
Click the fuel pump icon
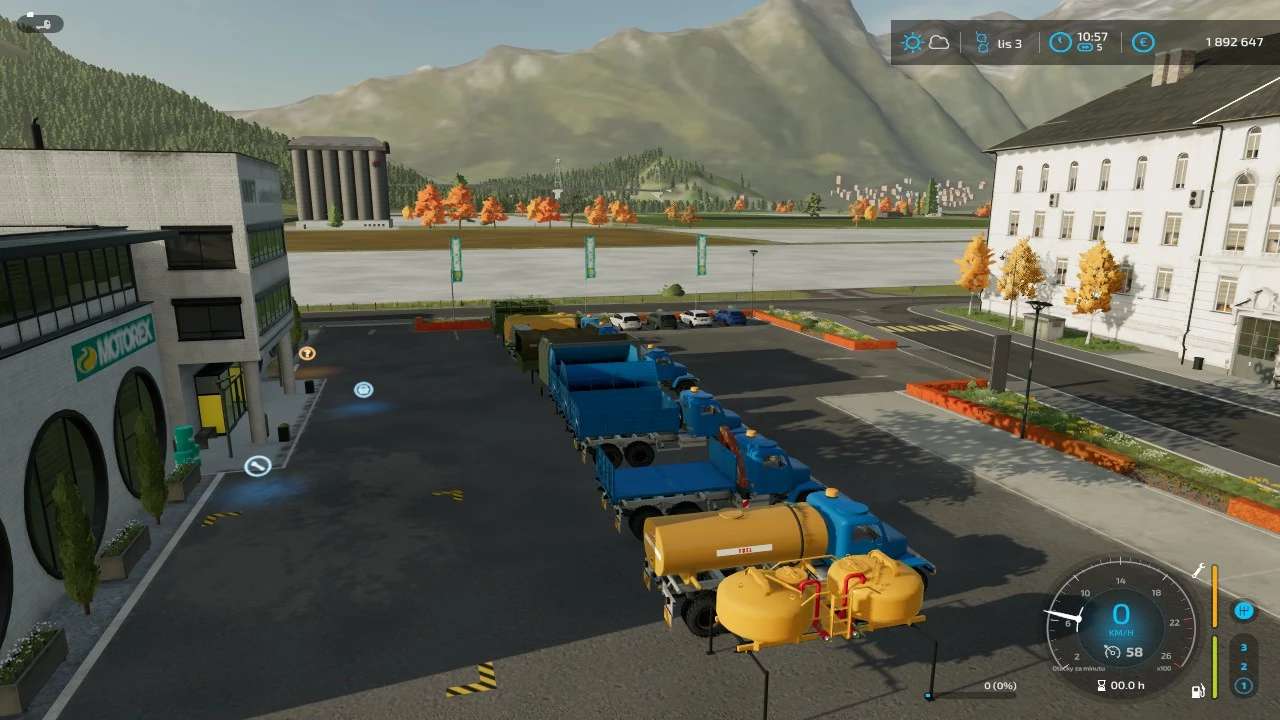[x=1198, y=691]
